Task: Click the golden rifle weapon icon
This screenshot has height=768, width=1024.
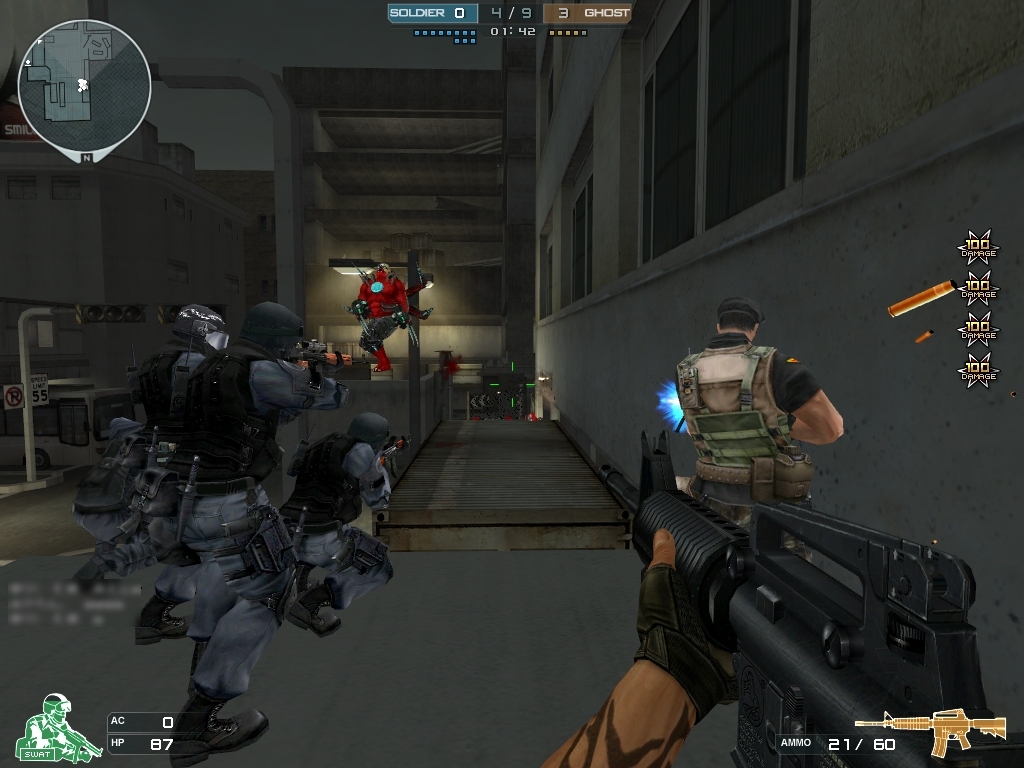Action: [x=931, y=731]
